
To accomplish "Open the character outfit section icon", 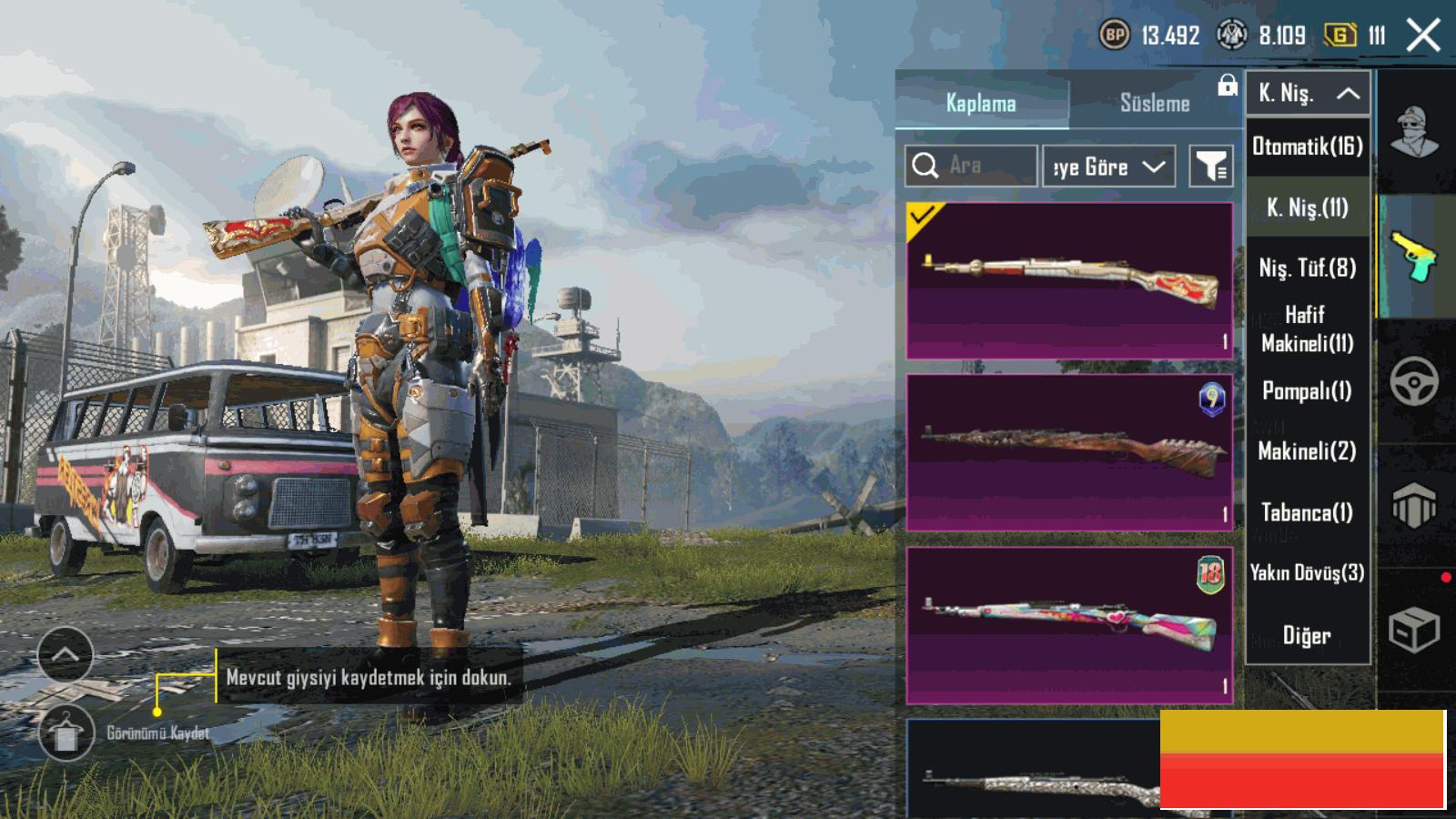I will (x=1414, y=134).
